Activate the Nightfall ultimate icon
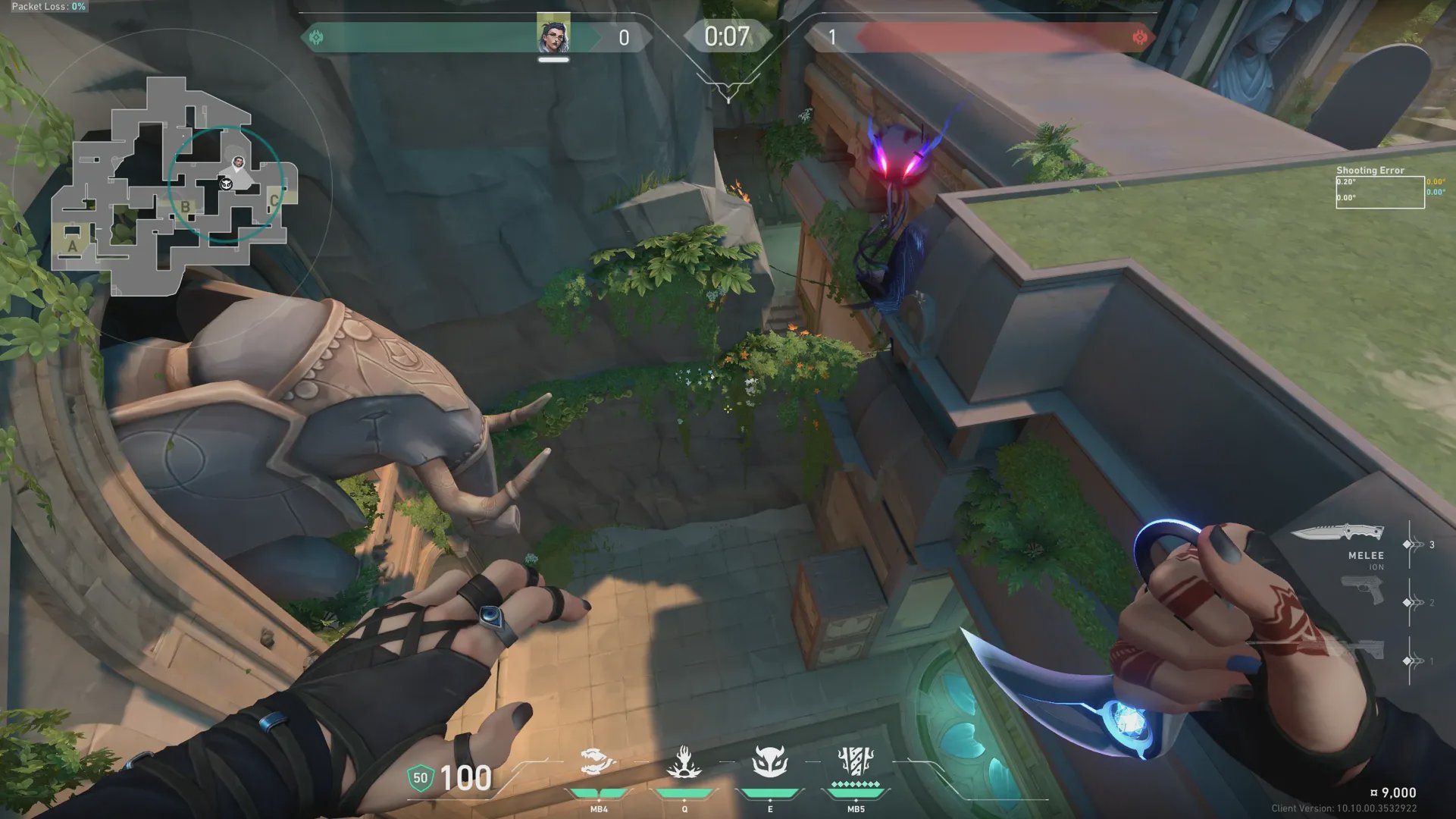Viewport: 1456px width, 819px height. coord(856,761)
